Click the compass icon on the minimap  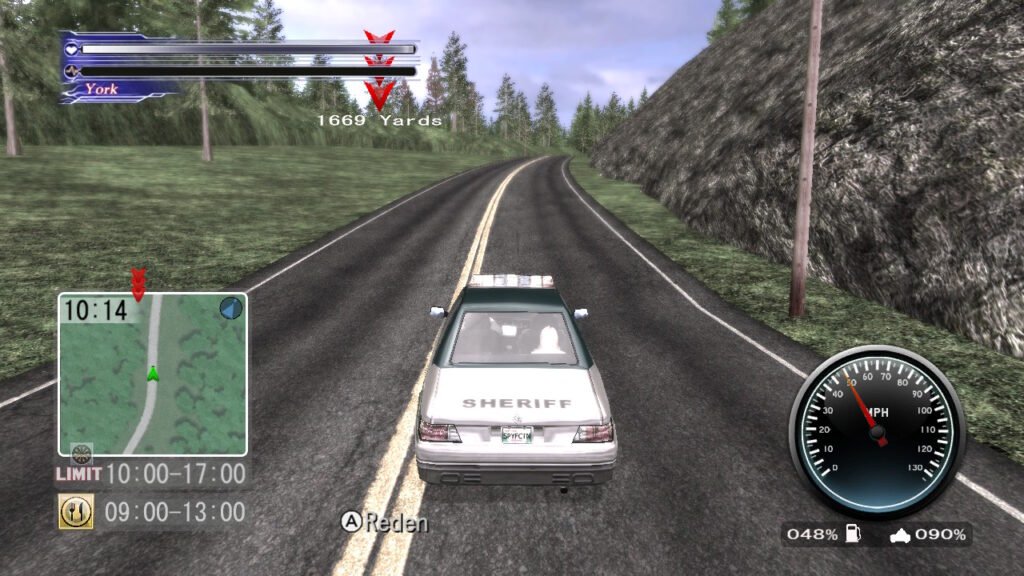[231, 307]
